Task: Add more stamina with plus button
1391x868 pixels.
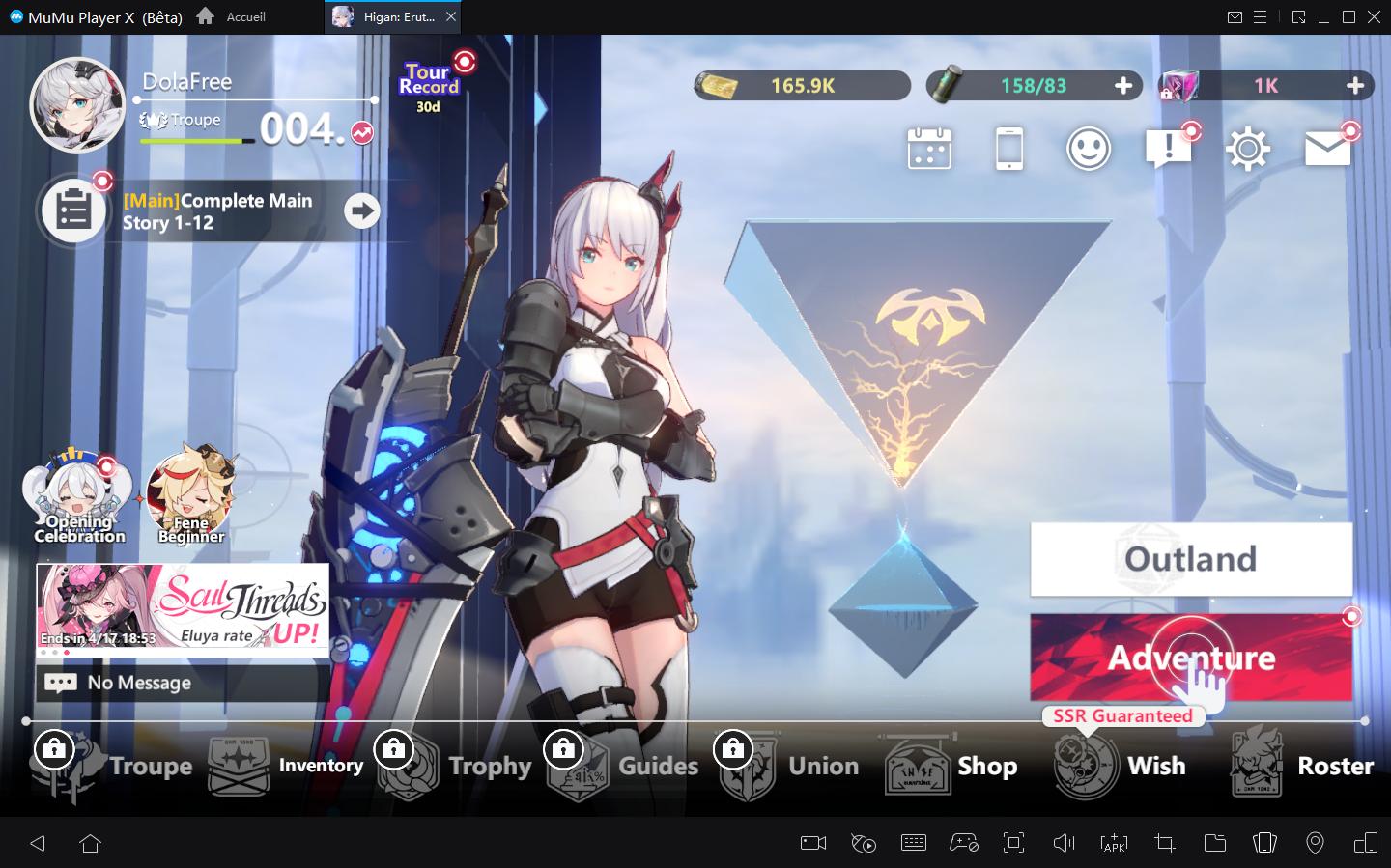Action: click(x=1122, y=86)
